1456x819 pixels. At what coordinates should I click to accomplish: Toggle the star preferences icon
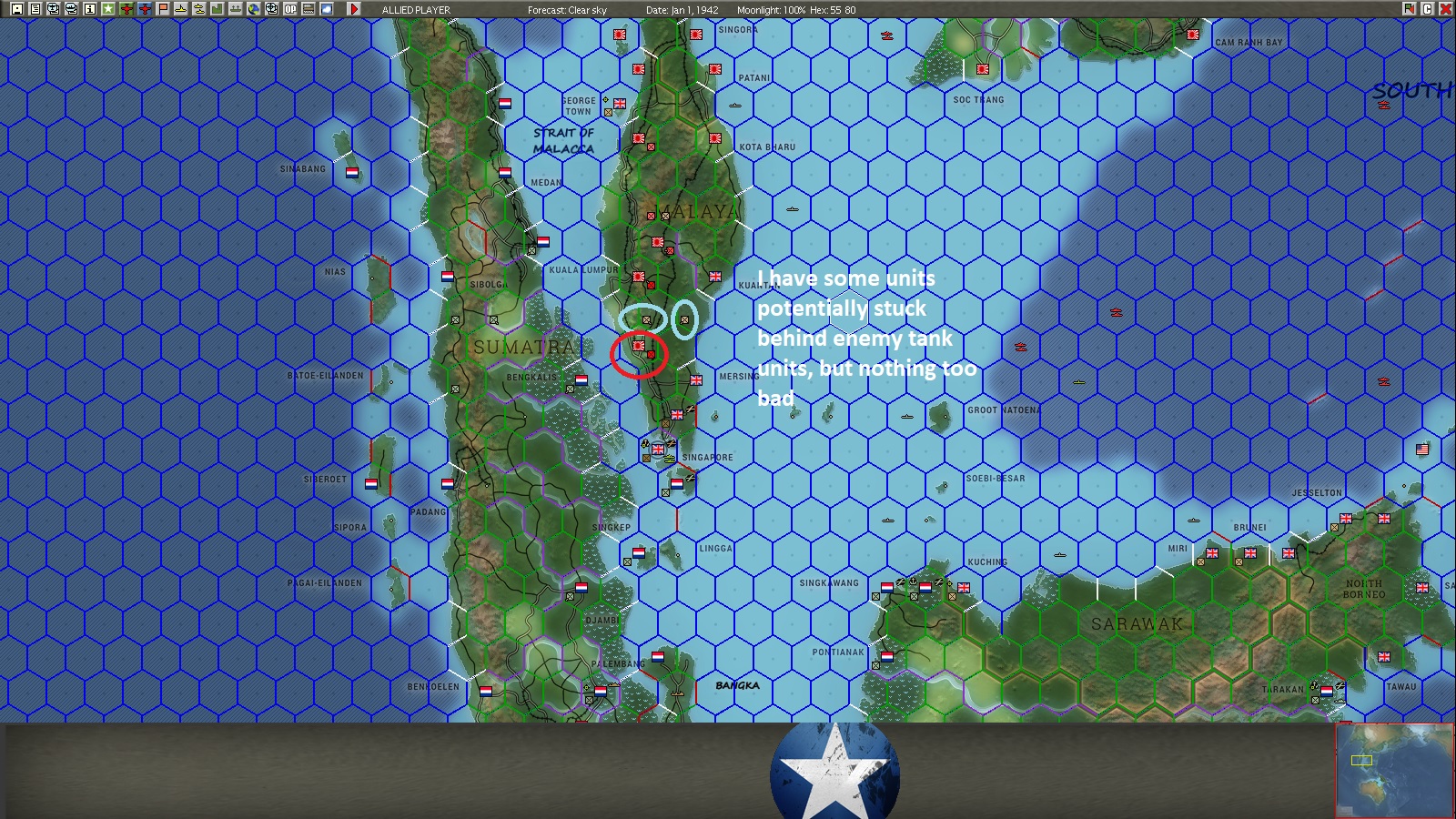[107, 8]
